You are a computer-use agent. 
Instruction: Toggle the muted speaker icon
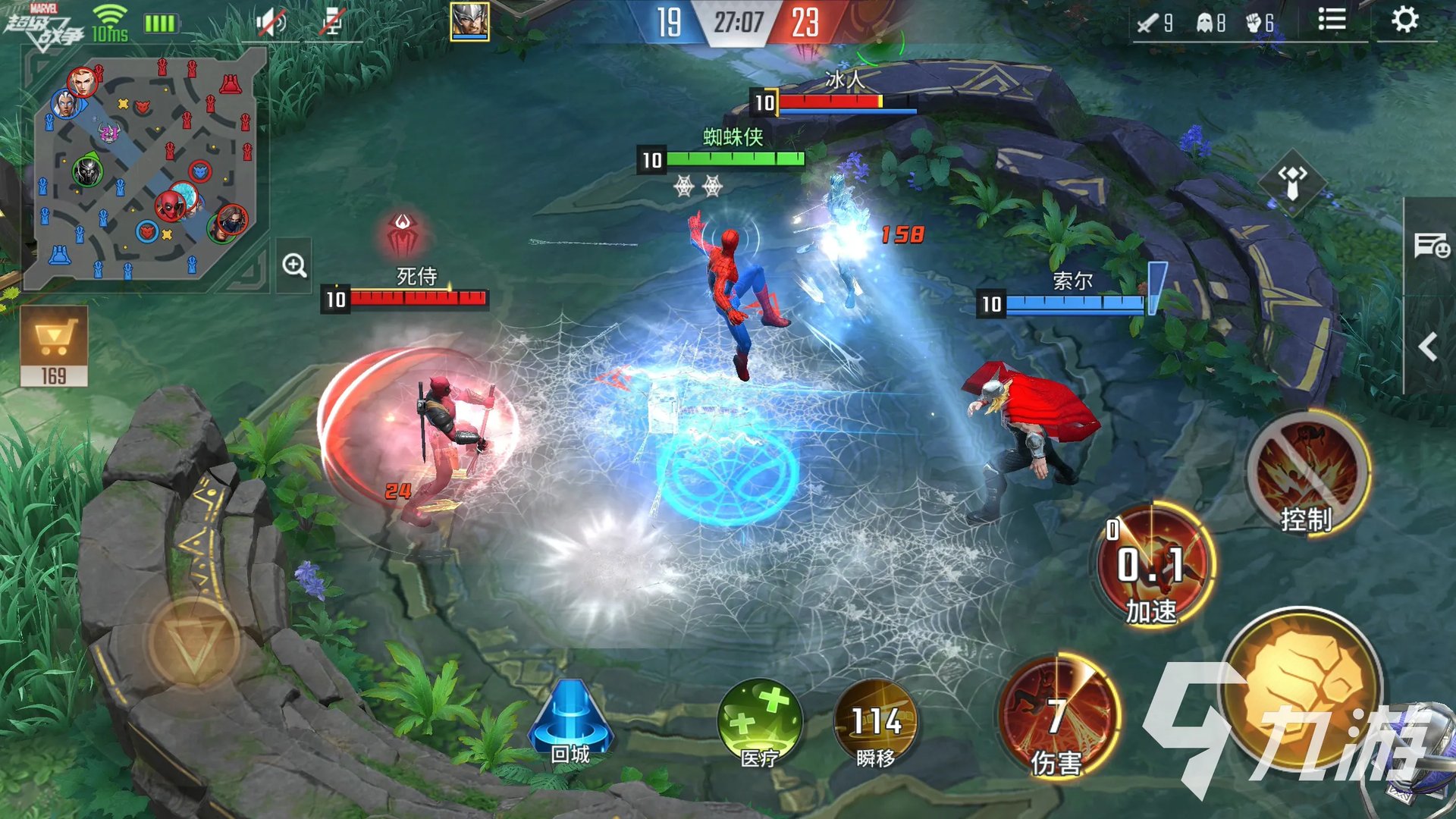(271, 22)
